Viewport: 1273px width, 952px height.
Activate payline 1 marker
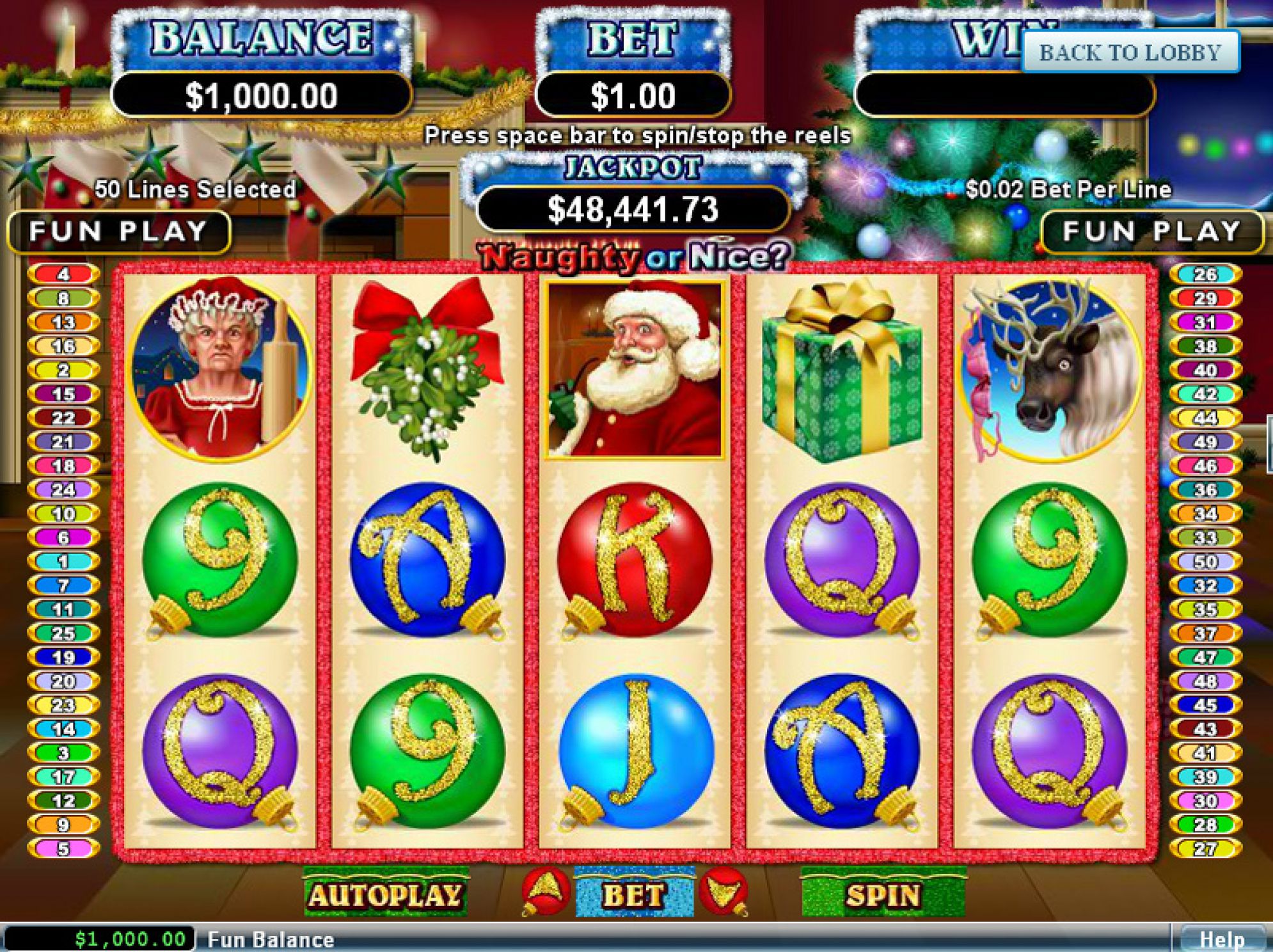63,562
